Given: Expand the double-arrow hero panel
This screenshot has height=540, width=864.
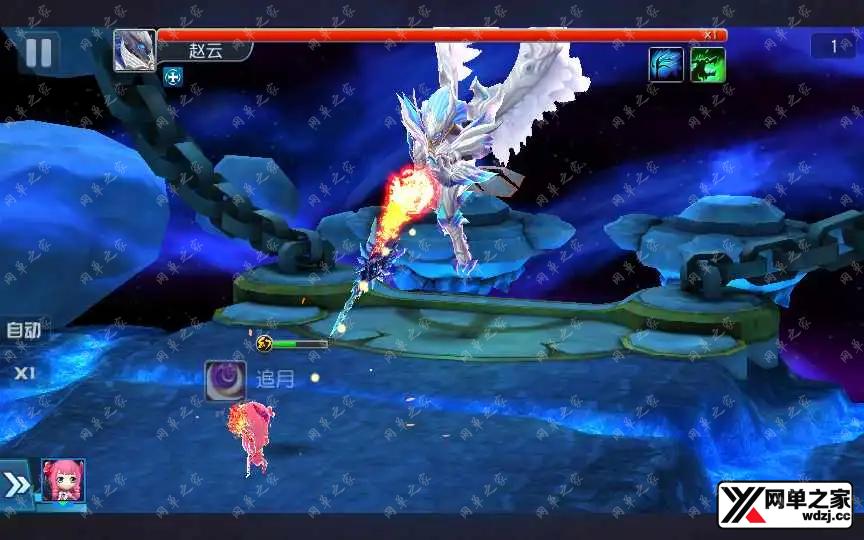Looking at the screenshot, I should pos(18,485).
